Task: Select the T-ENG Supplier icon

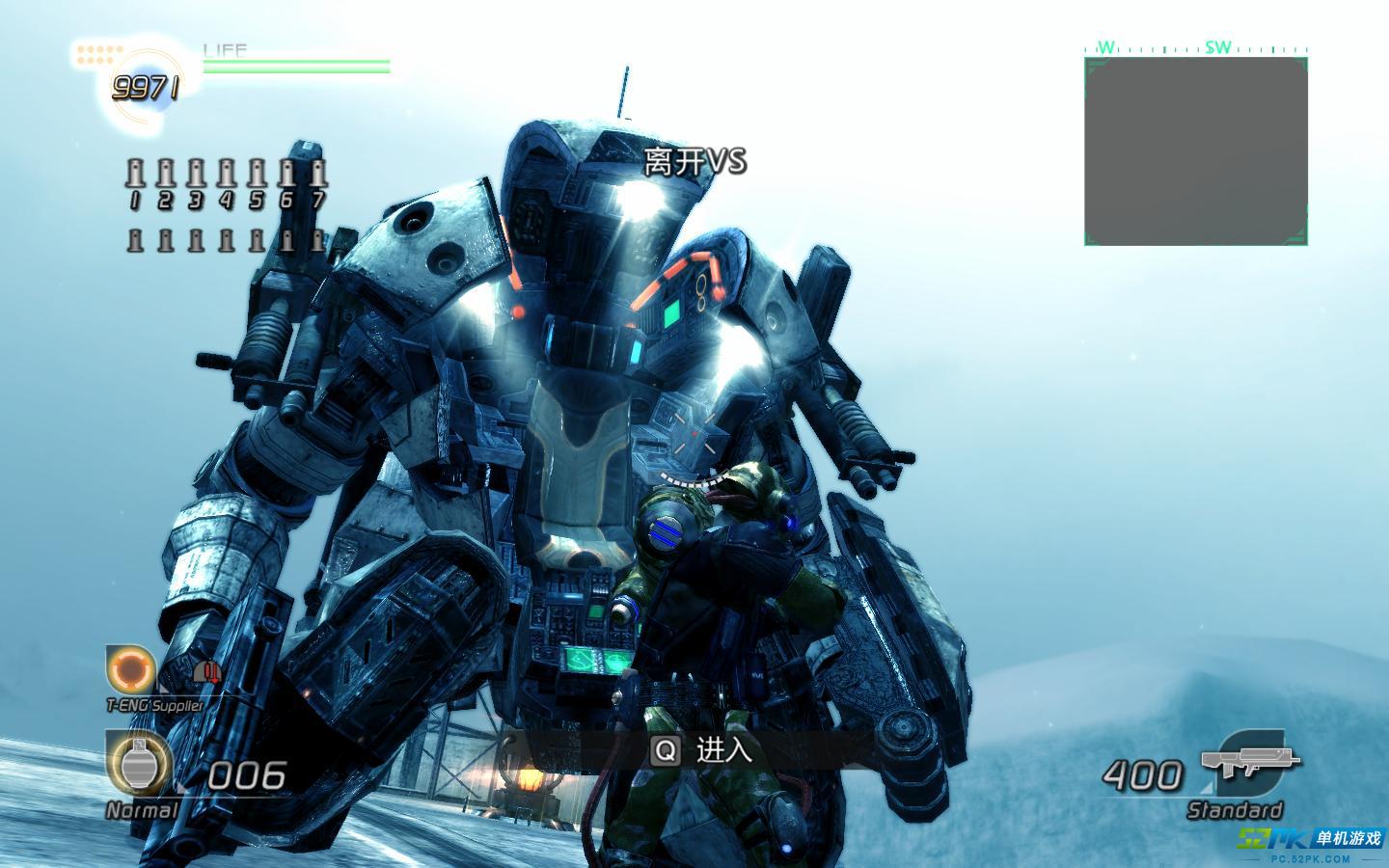Action: tap(130, 669)
